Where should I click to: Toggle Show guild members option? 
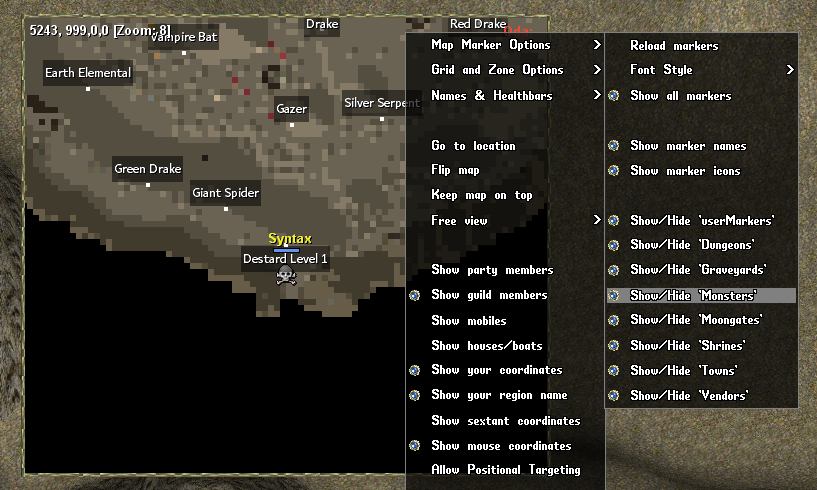[489, 295]
